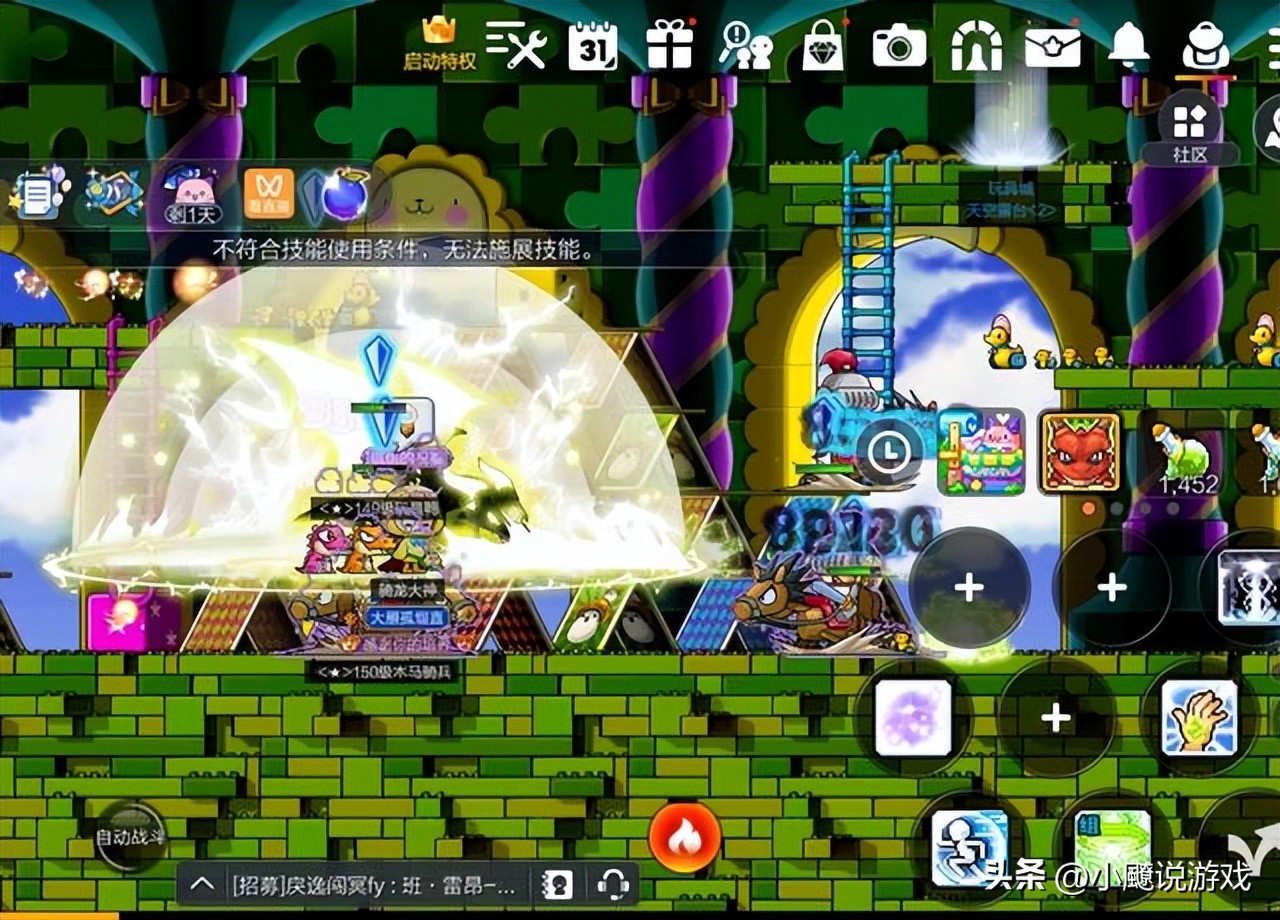Open the 社区 community button
Screen dimensions: 1280x920
point(1190,131)
